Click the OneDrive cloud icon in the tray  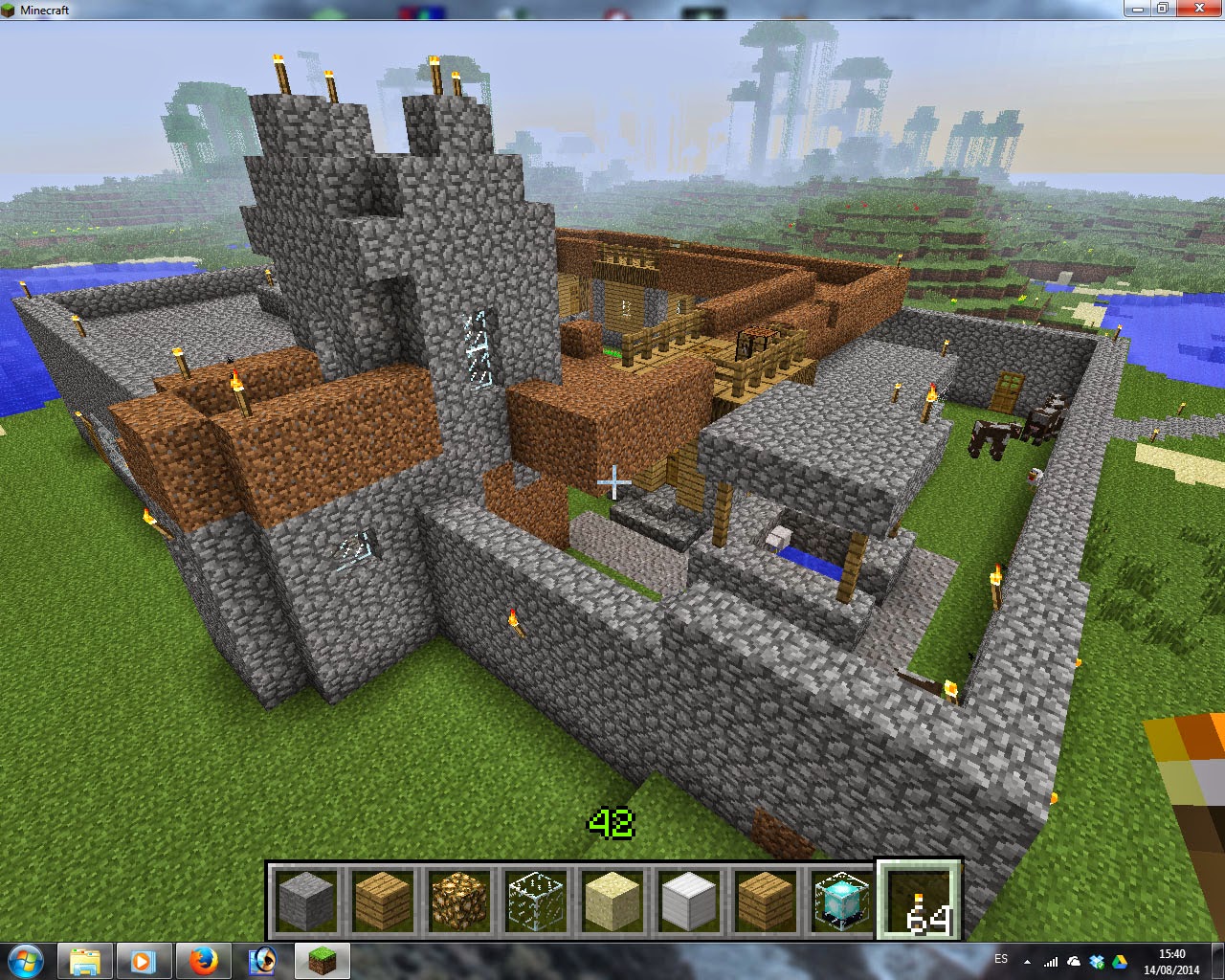coord(1073,961)
